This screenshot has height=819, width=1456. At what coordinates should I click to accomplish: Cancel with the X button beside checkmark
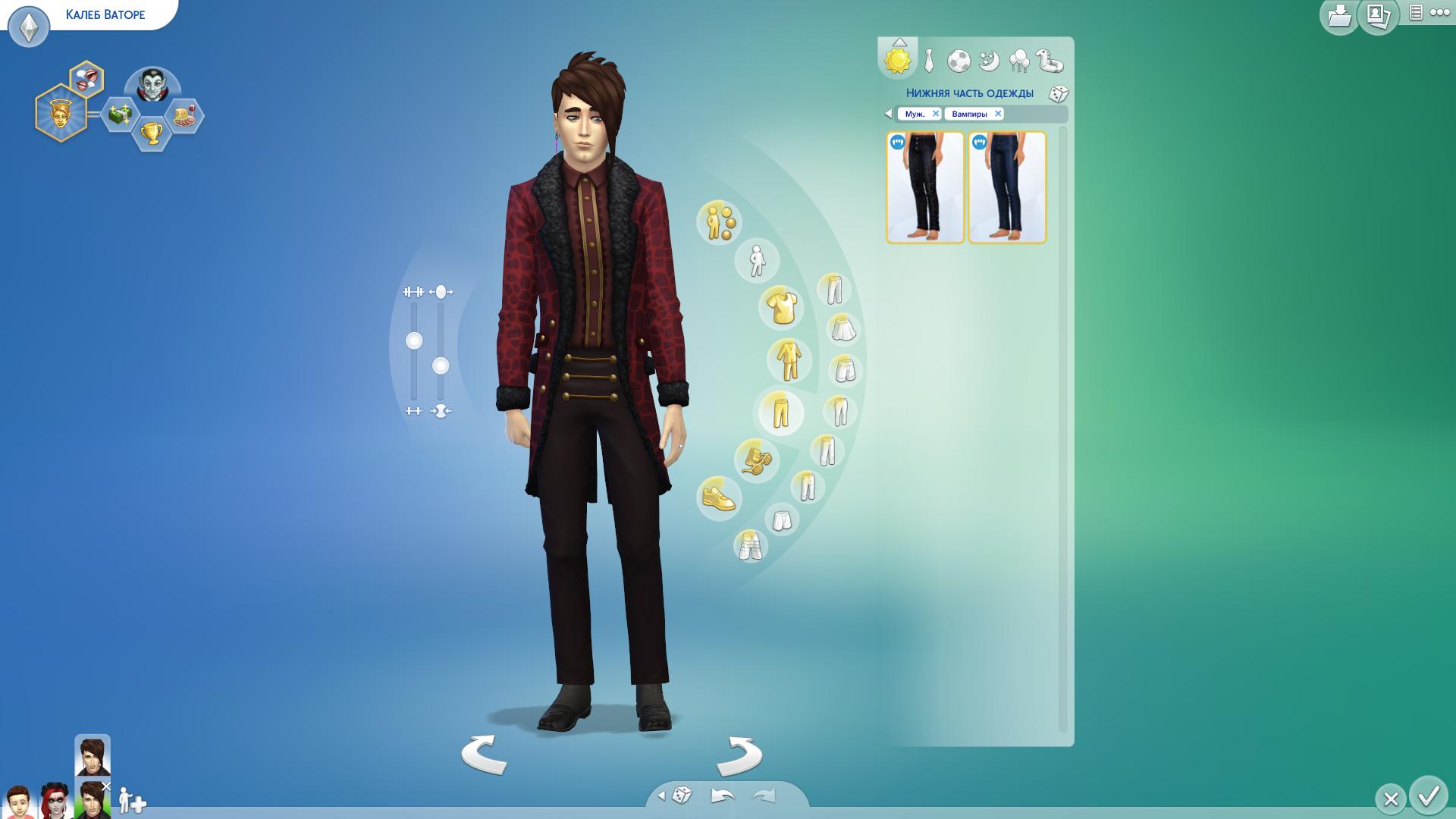[x=1391, y=799]
